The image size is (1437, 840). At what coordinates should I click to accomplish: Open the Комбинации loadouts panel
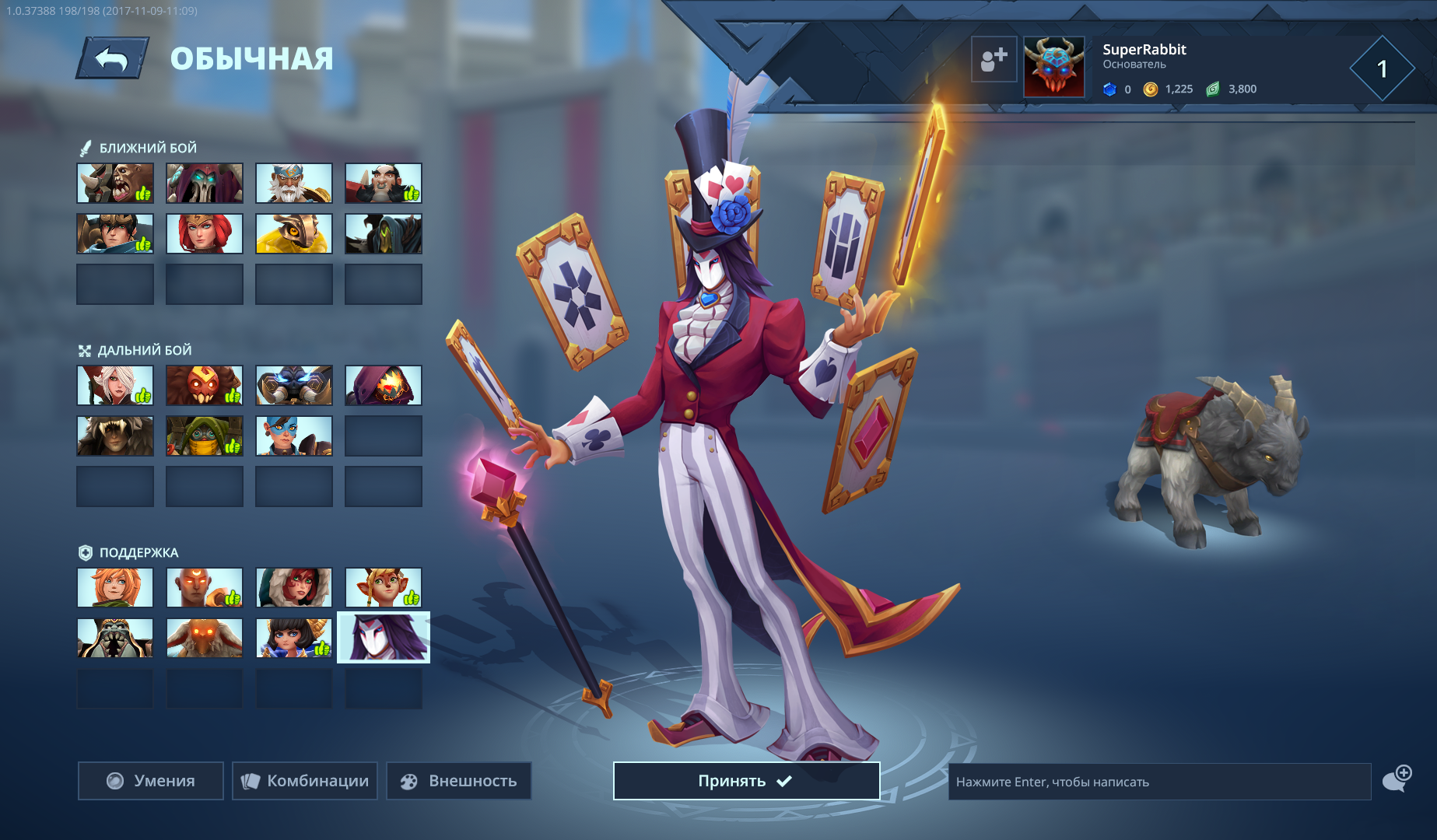pos(305,781)
